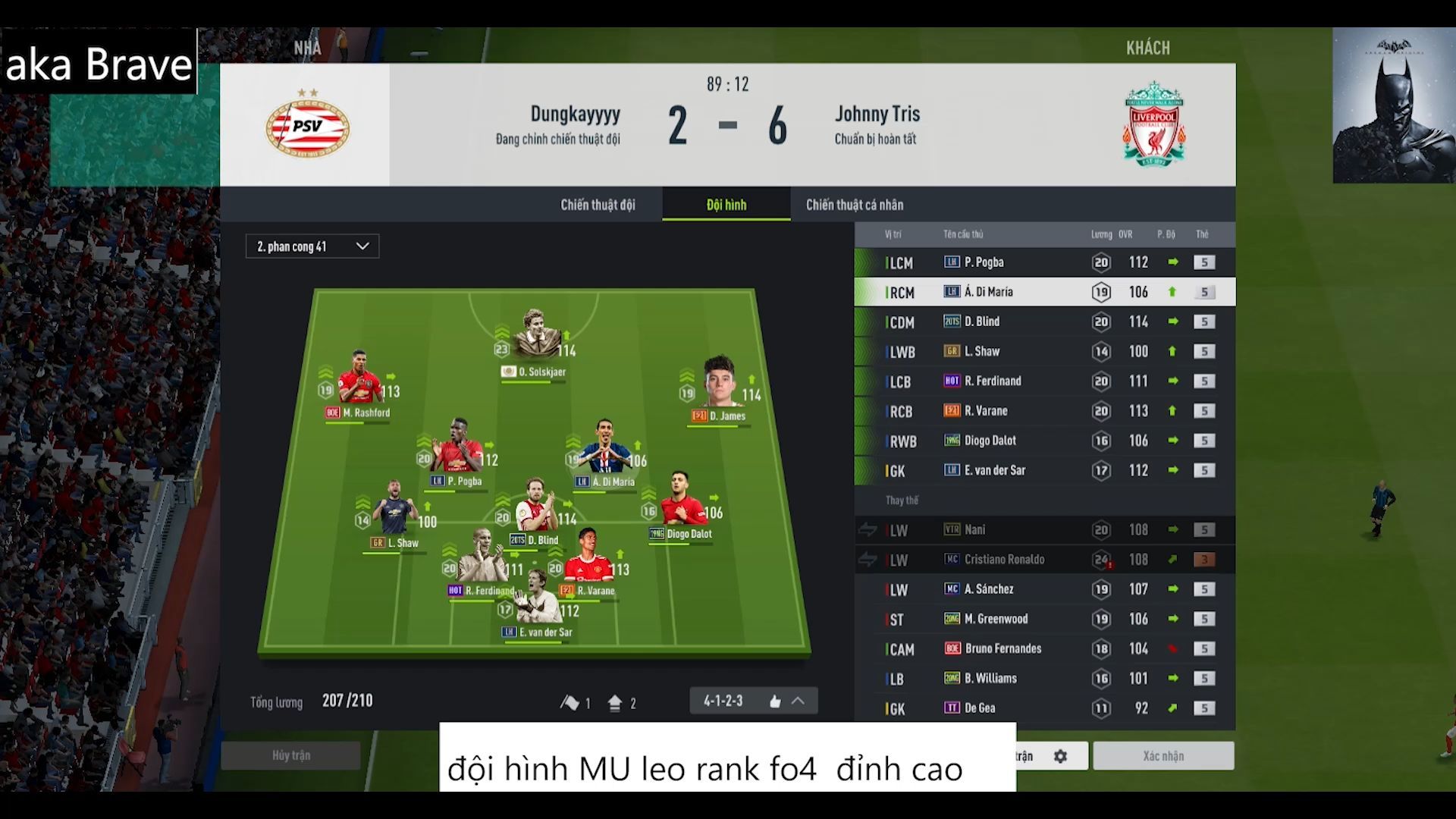Select D. James on the formation pitch
The image size is (1456, 819).
[x=720, y=388]
